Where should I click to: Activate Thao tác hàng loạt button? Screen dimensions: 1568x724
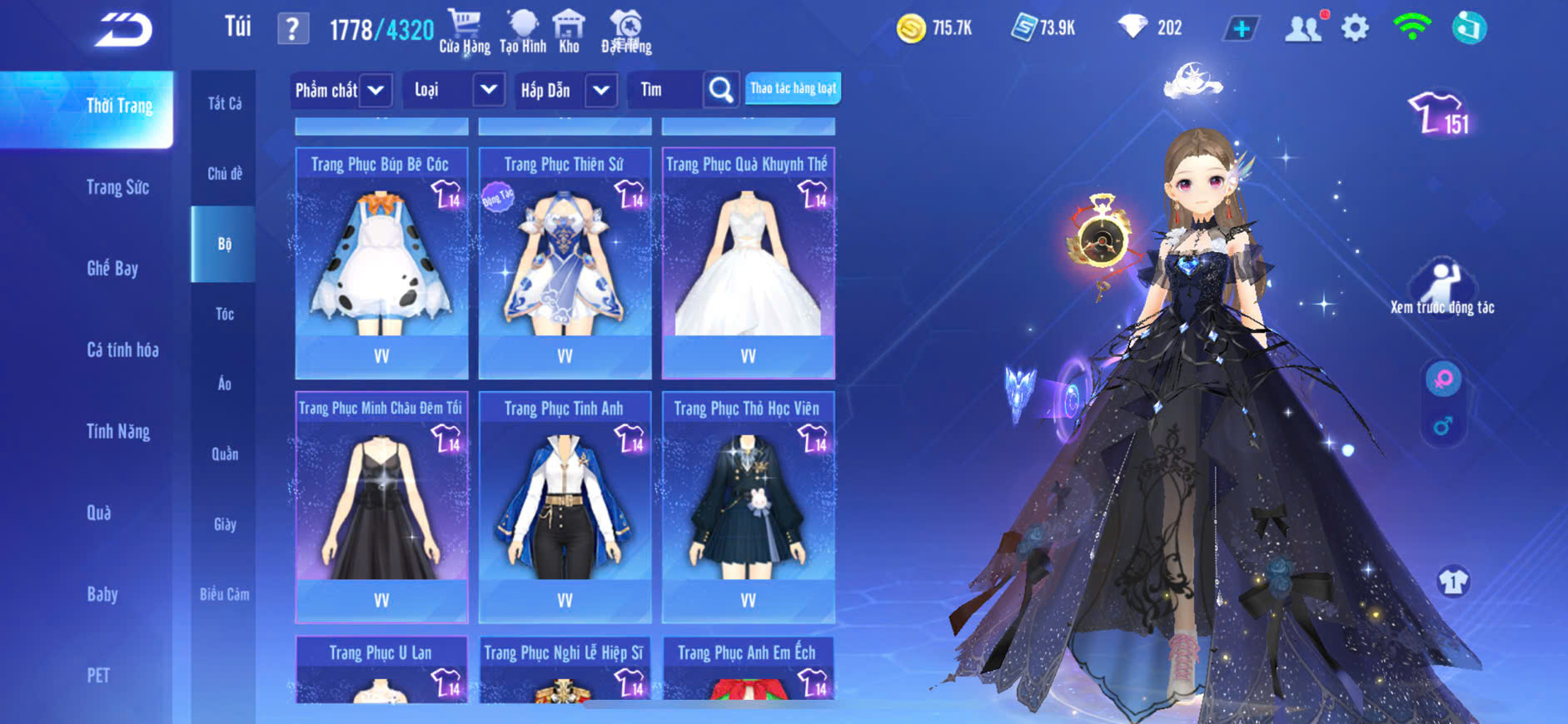(793, 88)
